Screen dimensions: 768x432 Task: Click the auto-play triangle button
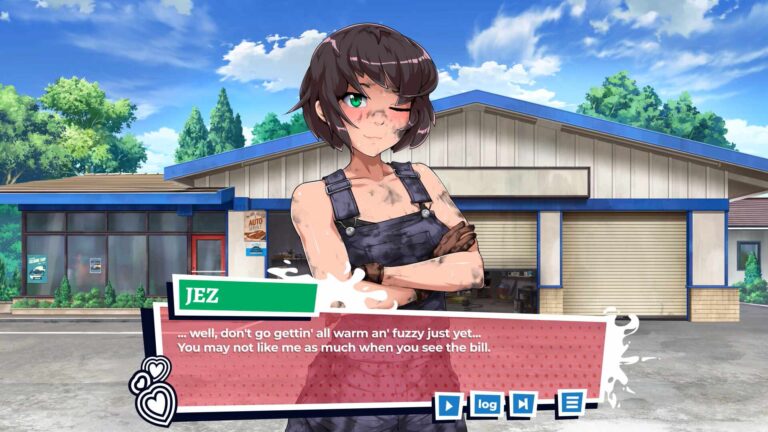449,405
